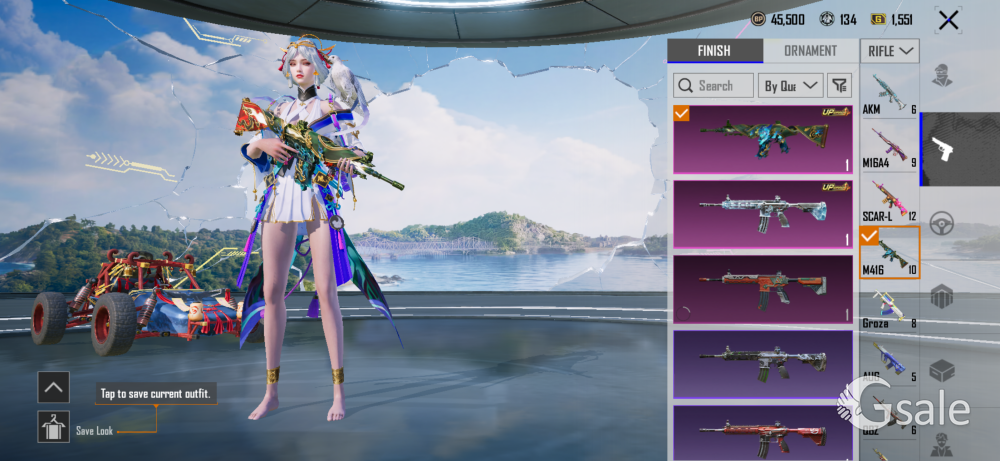
Task: Pick the SCAR-L weapon entry
Action: coord(890,199)
